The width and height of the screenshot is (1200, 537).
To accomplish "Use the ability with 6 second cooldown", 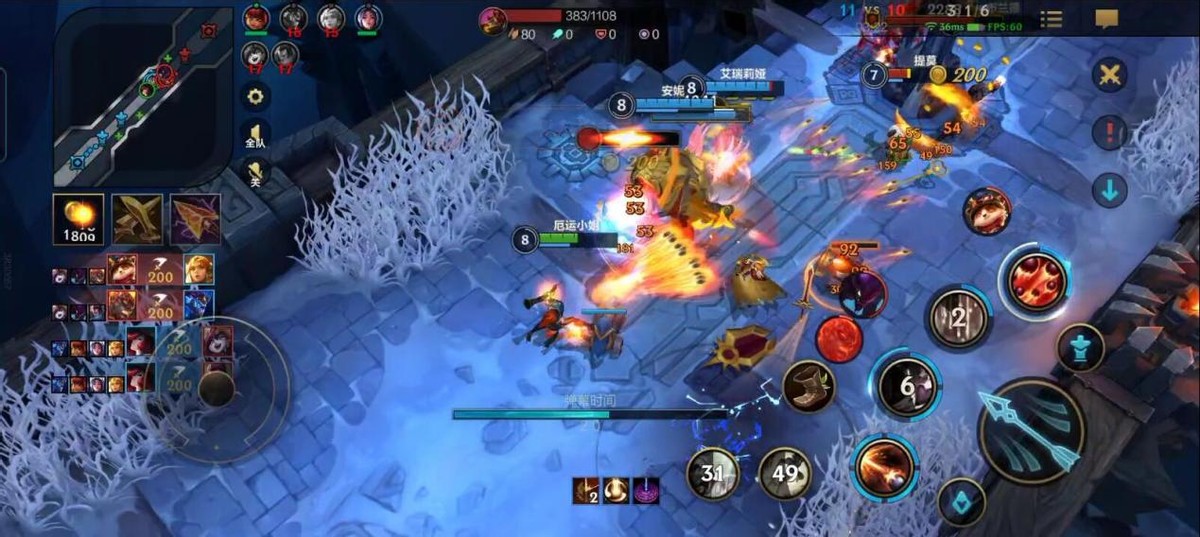I will 908,385.
